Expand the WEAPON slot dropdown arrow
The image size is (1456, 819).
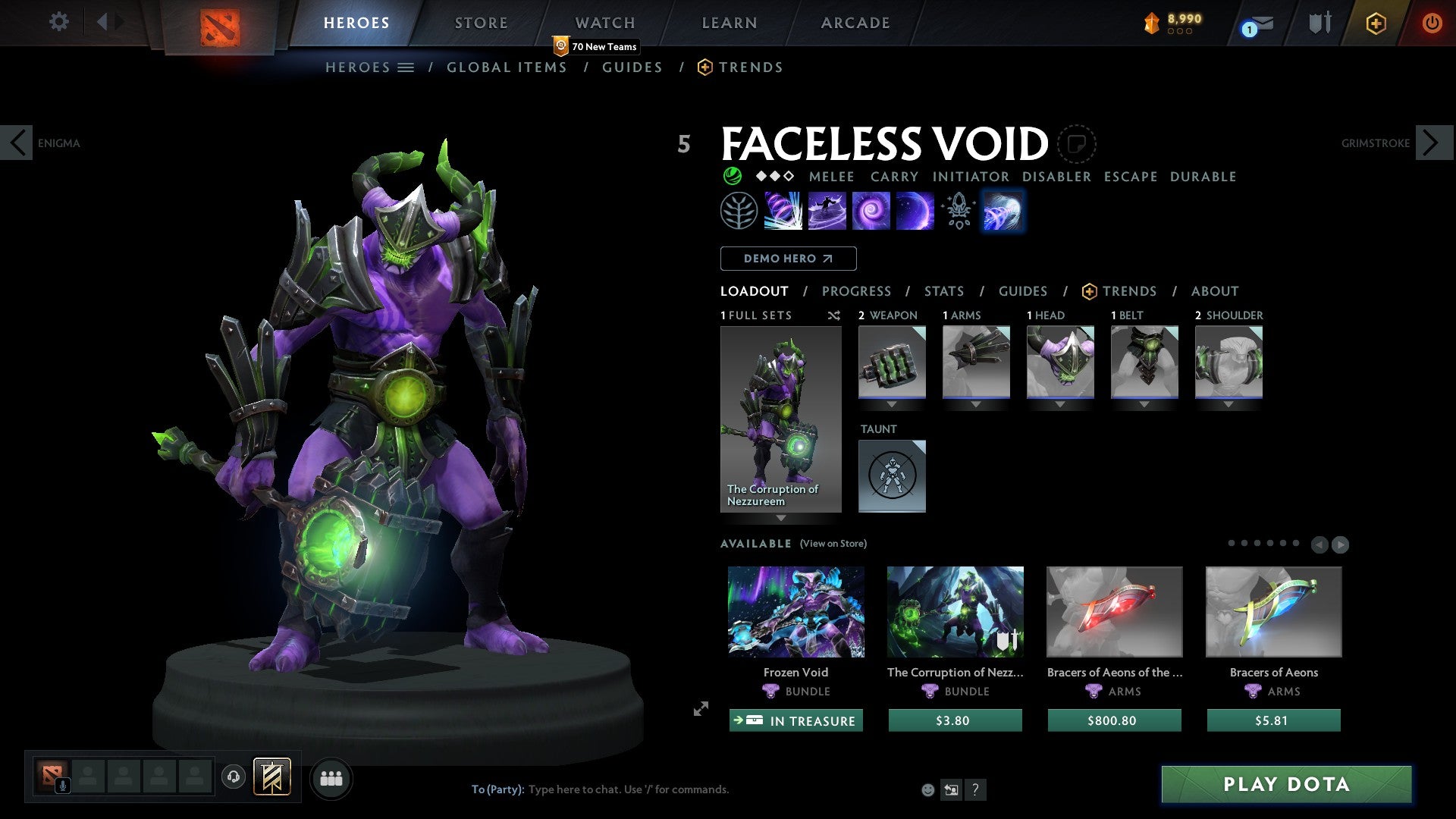[893, 404]
